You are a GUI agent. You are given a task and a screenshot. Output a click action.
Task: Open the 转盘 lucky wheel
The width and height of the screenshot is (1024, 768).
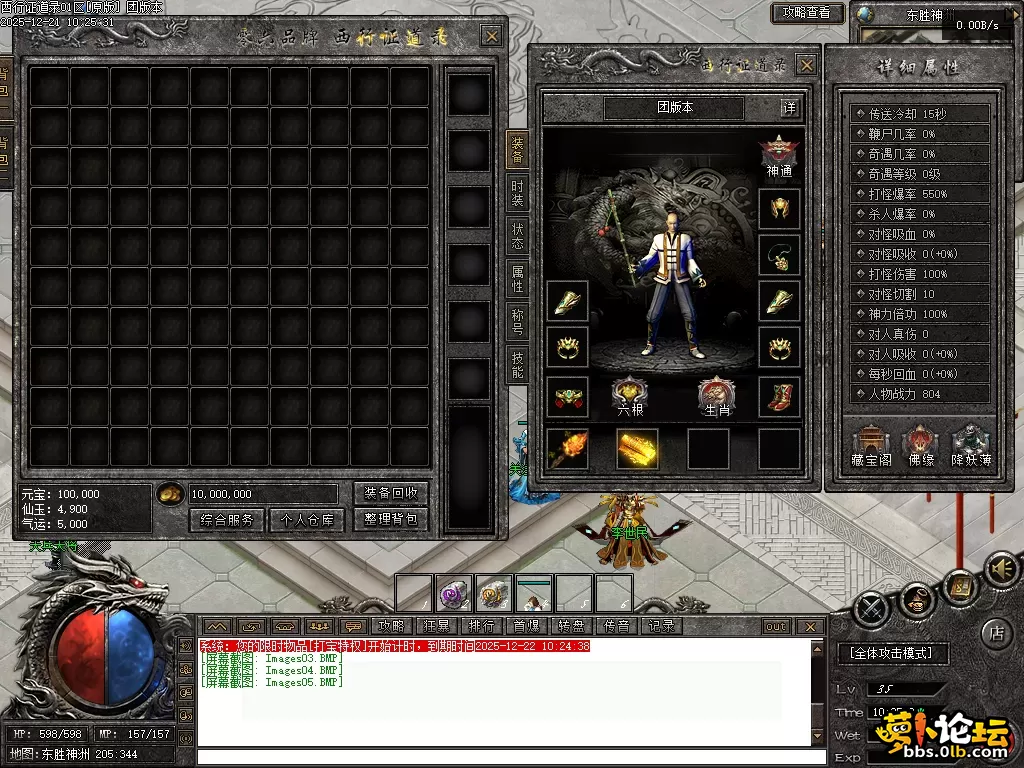click(x=571, y=626)
